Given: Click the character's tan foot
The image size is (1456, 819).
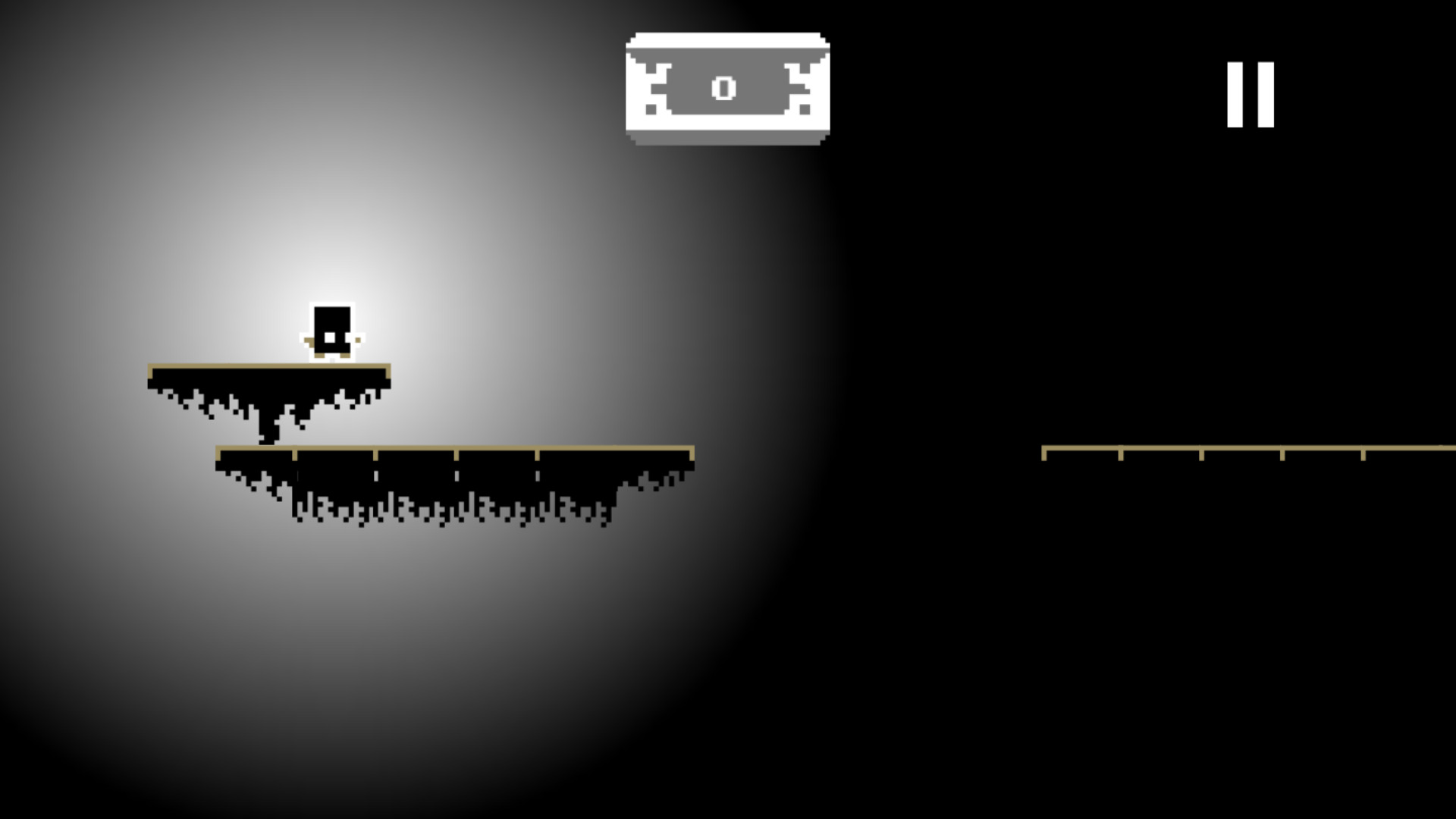Looking at the screenshot, I should point(320,356).
